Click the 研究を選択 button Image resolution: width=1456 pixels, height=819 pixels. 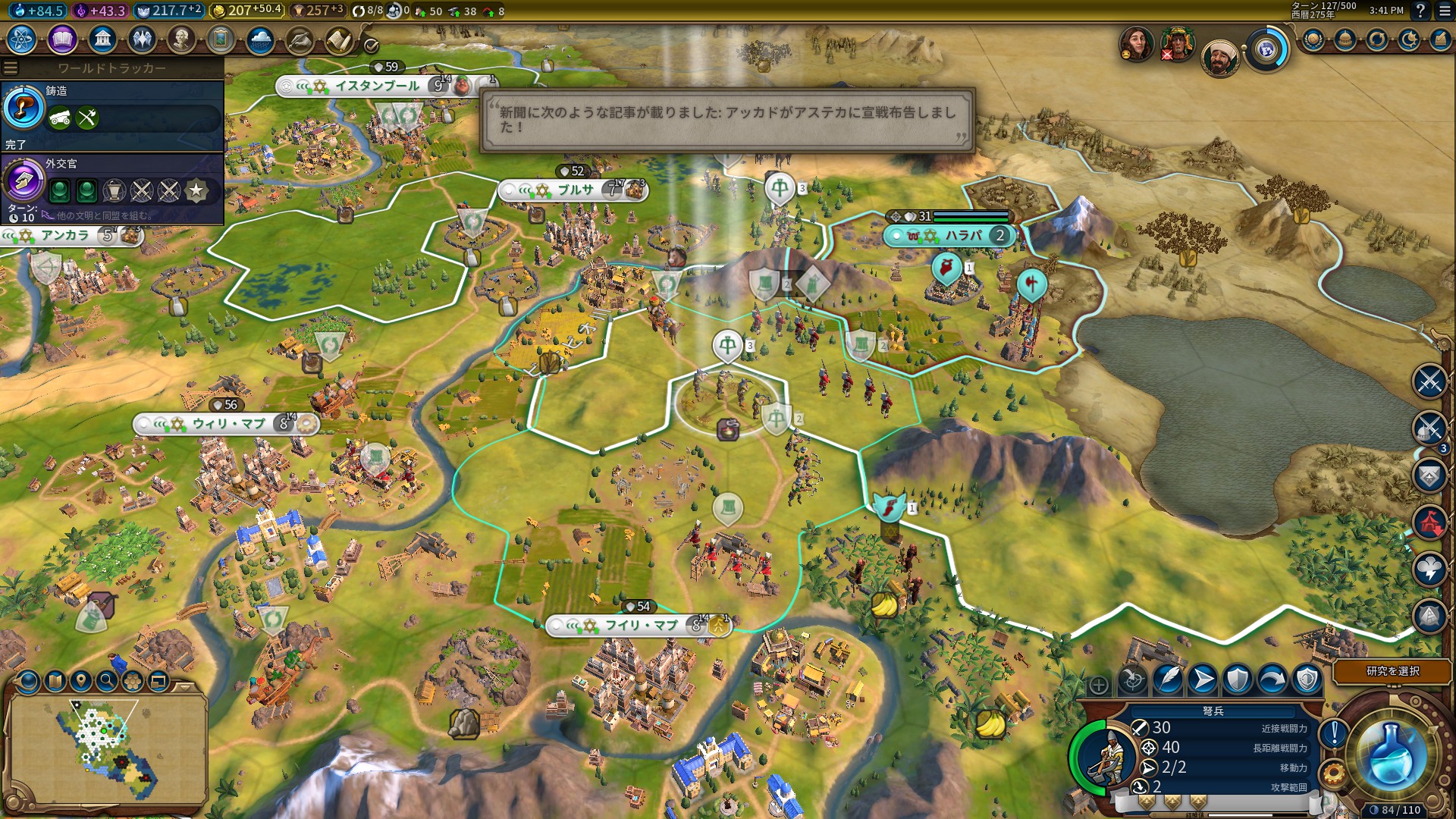click(x=1392, y=671)
